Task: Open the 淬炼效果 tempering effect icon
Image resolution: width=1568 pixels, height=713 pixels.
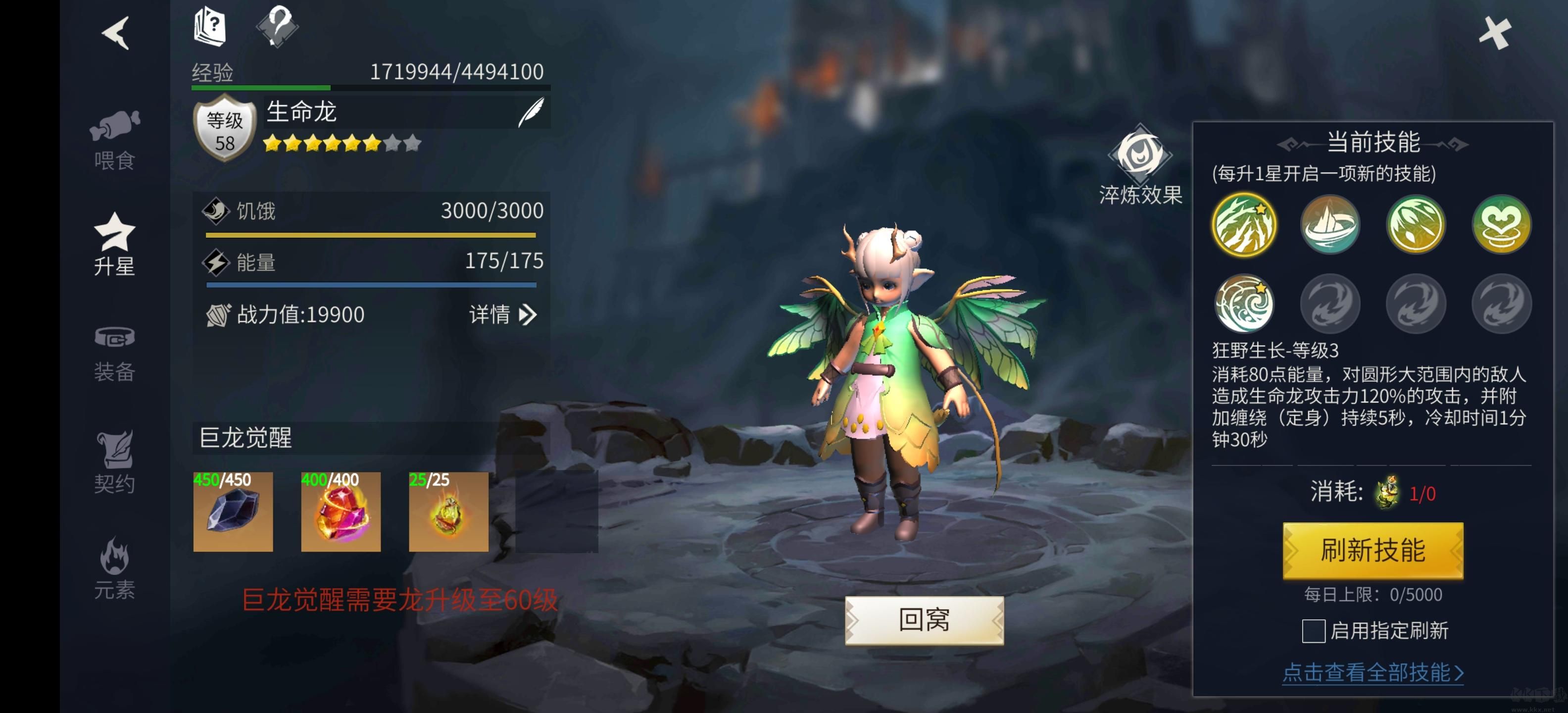Action: coord(1140,165)
